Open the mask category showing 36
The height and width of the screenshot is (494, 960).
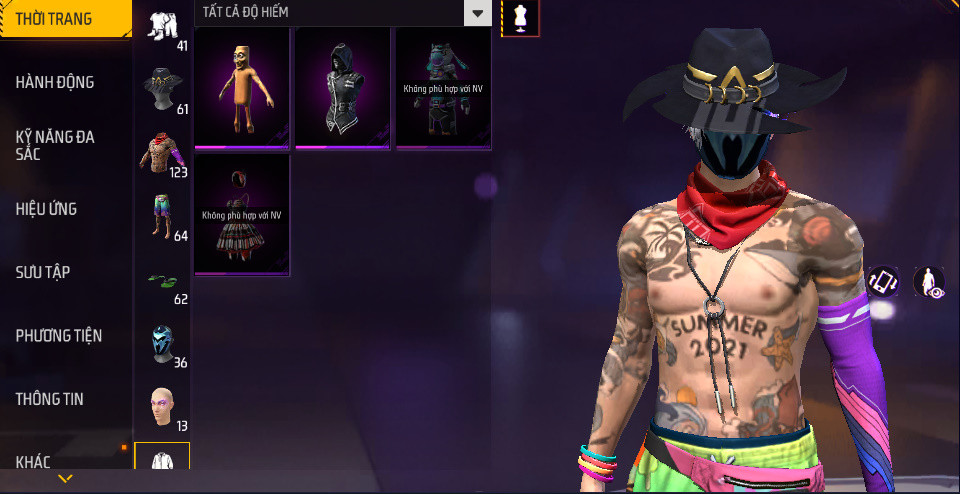(x=163, y=344)
